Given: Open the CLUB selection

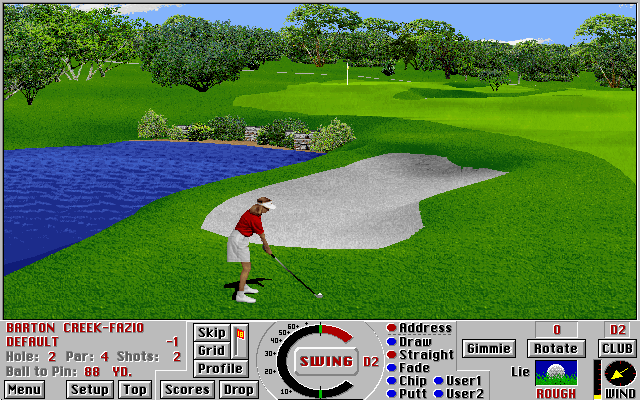Looking at the screenshot, I should tap(618, 348).
